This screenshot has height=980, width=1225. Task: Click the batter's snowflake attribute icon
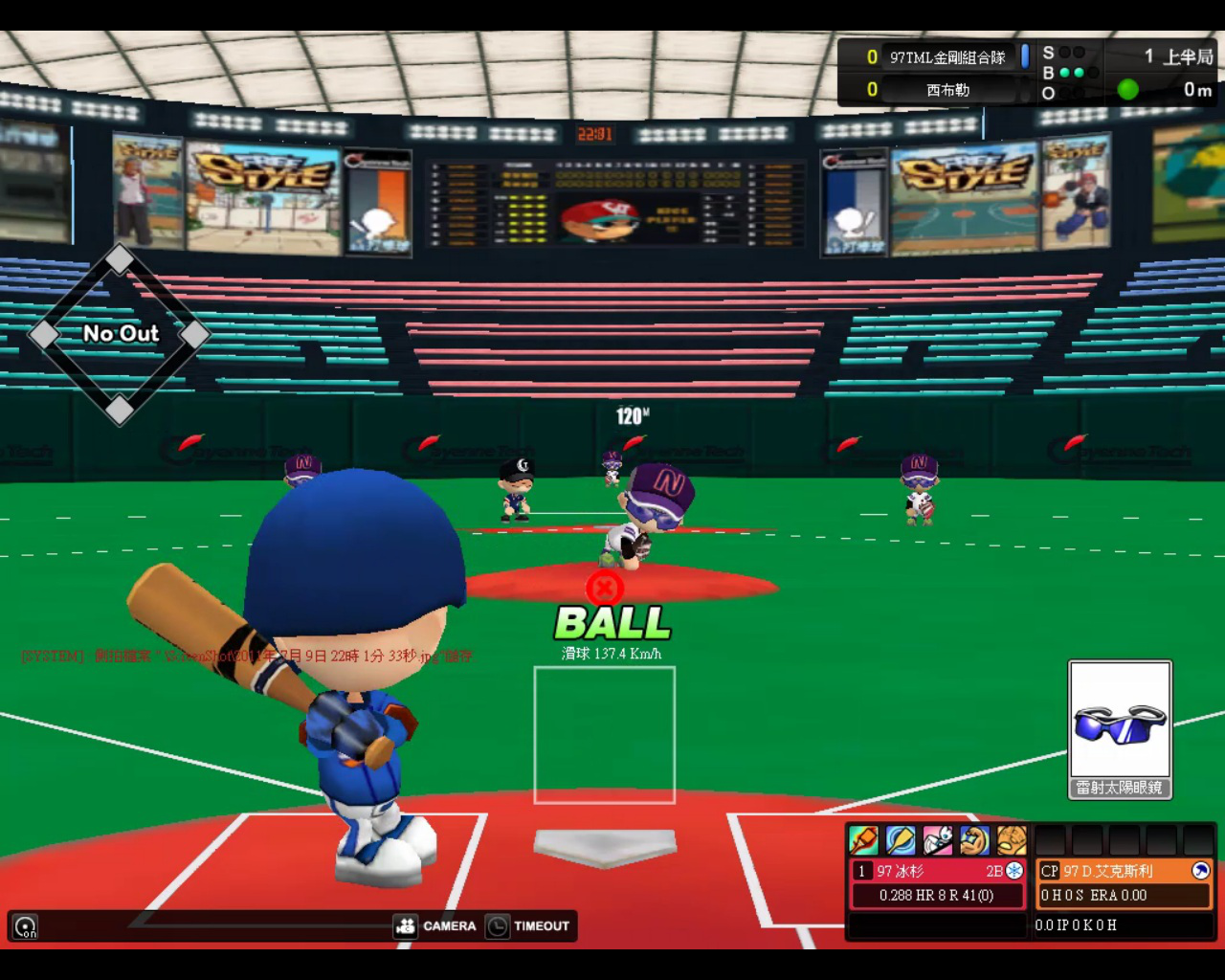(1014, 871)
